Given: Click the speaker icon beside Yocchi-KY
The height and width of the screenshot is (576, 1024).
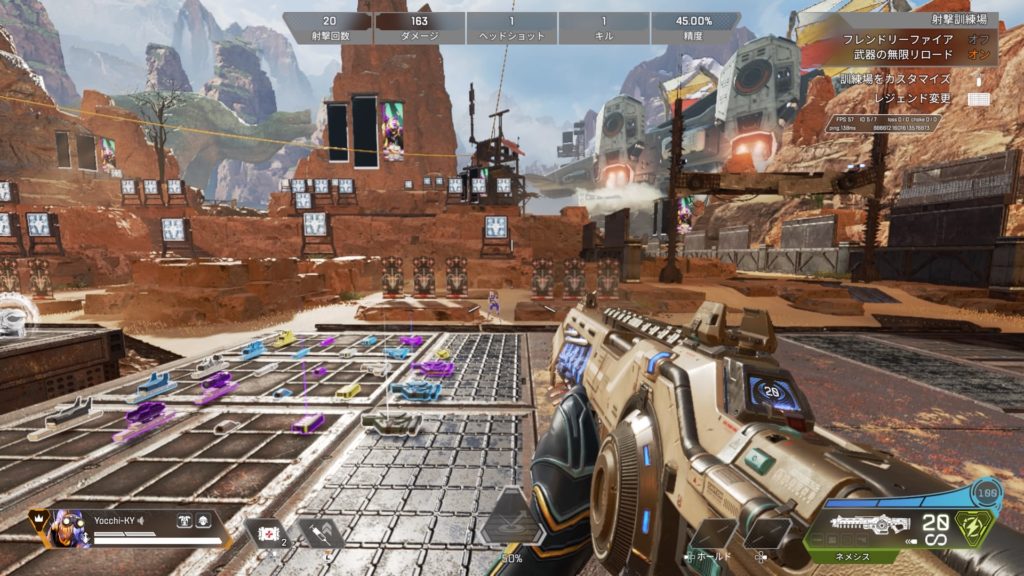Looking at the screenshot, I should pyautogui.click(x=141, y=520).
